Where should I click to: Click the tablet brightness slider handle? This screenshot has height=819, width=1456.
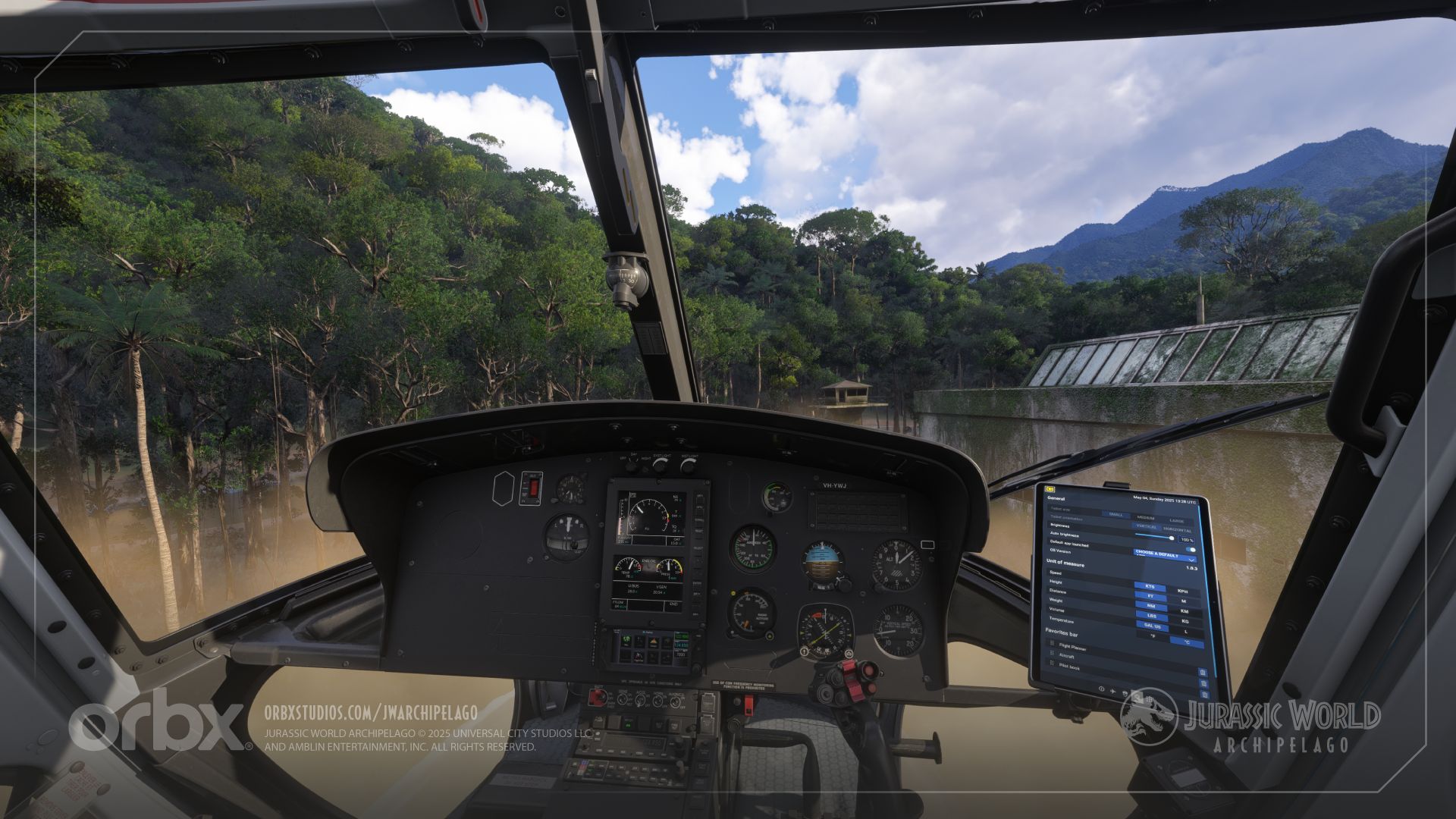[1172, 538]
